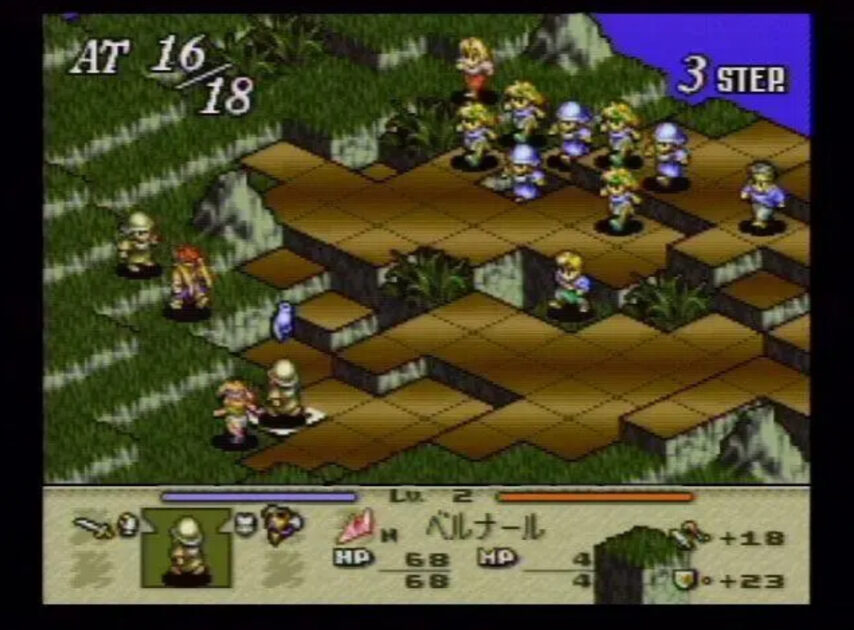The image size is (854, 630).
Task: Click the armor icon right of the portrait
Action: [245, 523]
